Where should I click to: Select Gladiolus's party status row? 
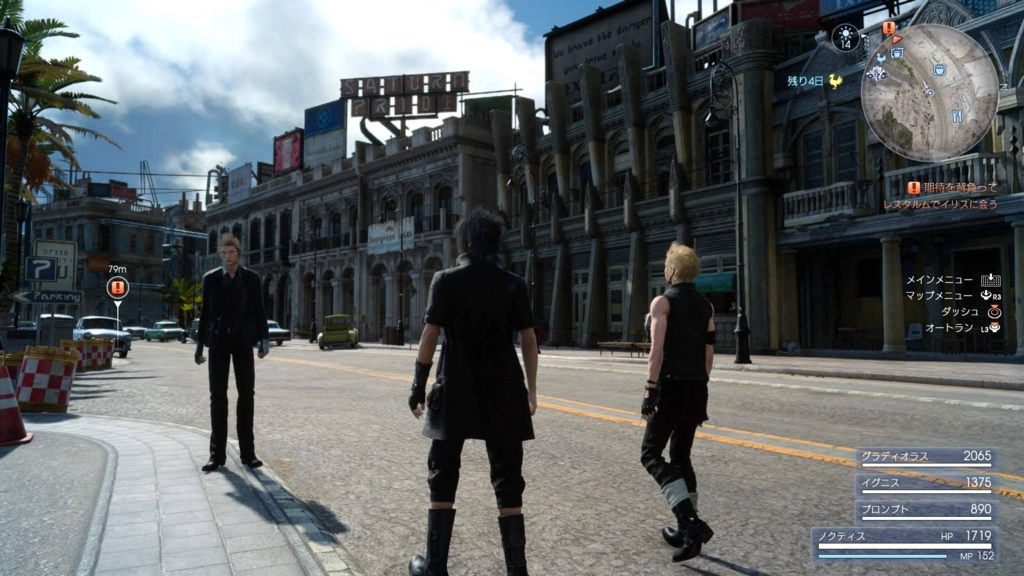[925, 457]
